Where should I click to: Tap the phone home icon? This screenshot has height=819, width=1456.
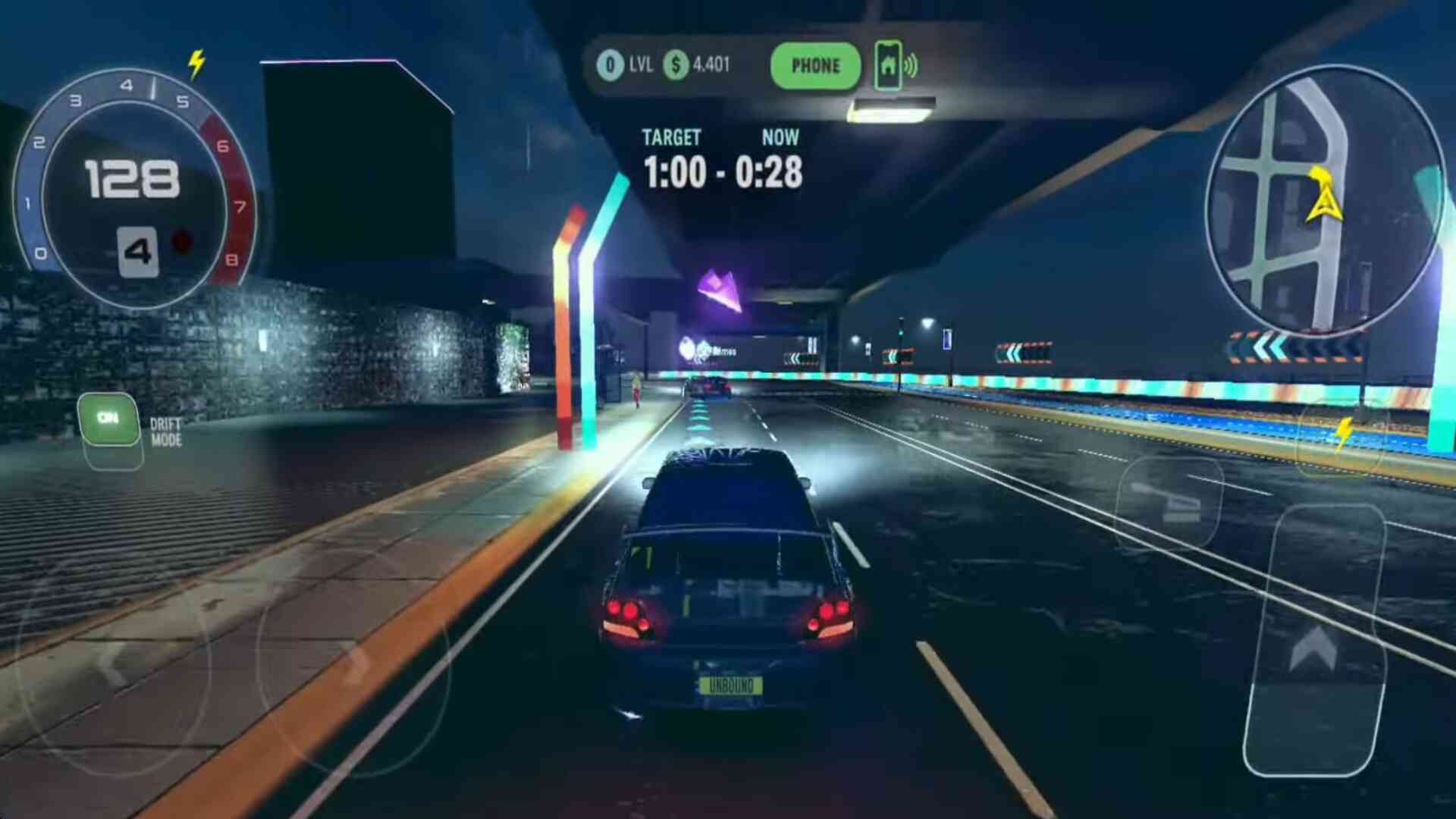pos(888,66)
